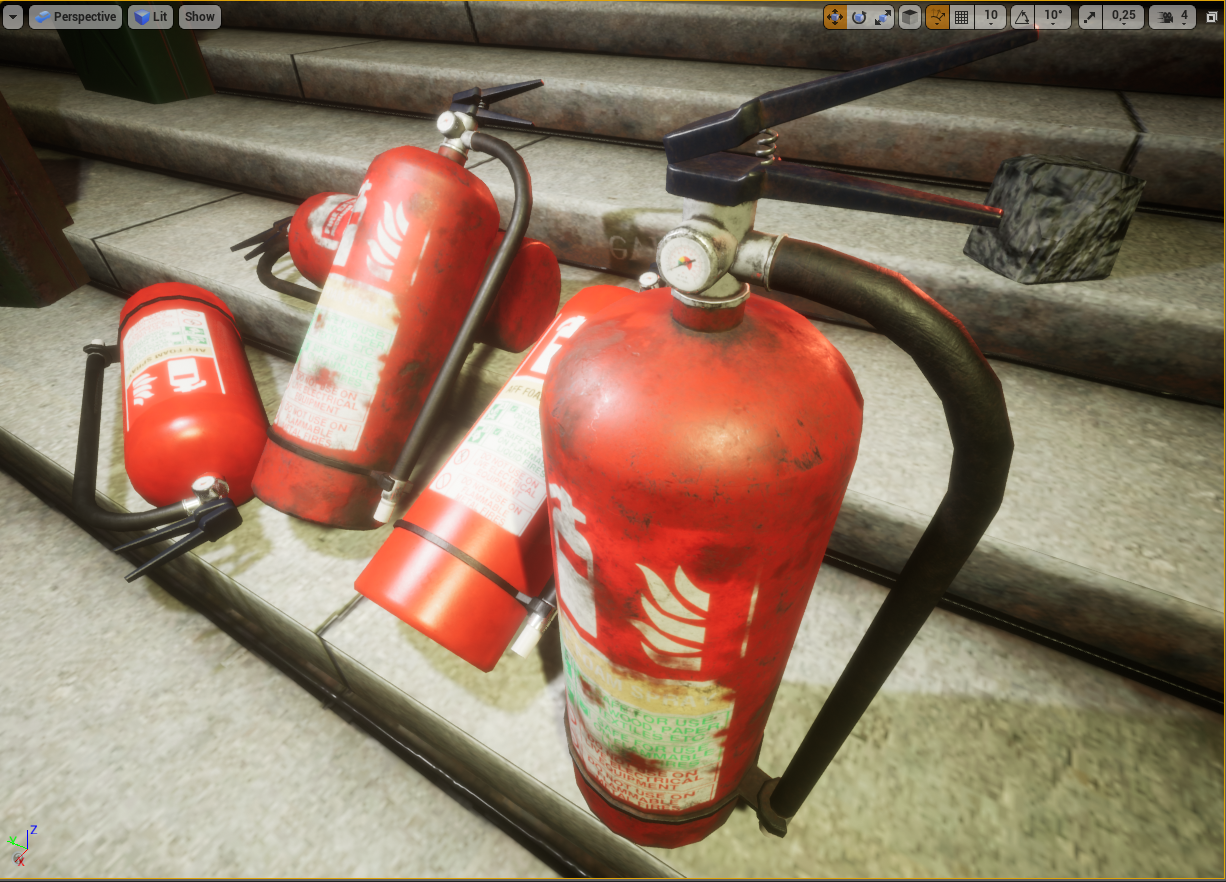Toggle scale snapping
1226x882 pixels.
[1090, 17]
